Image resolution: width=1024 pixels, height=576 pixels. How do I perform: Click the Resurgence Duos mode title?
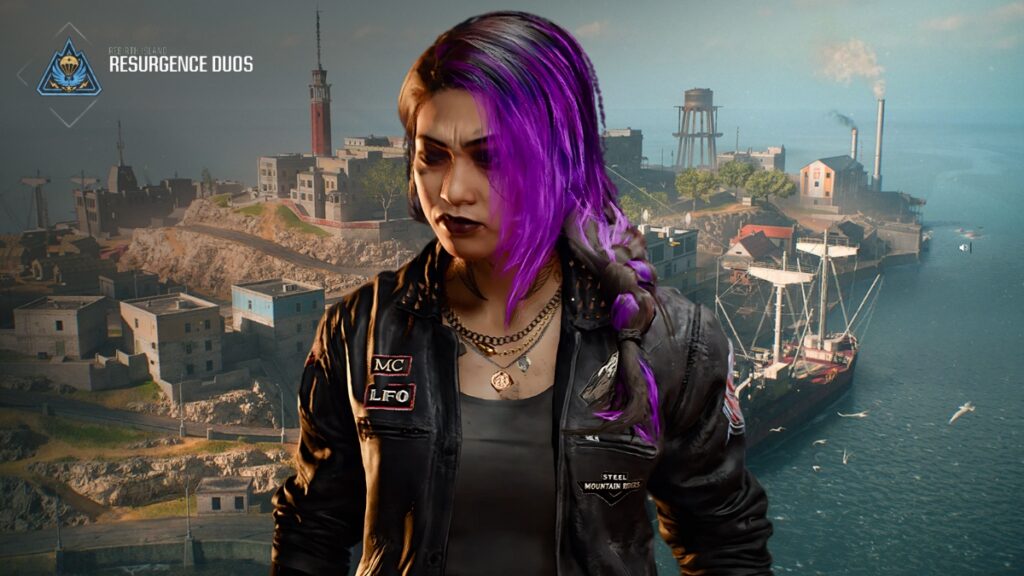[x=180, y=65]
